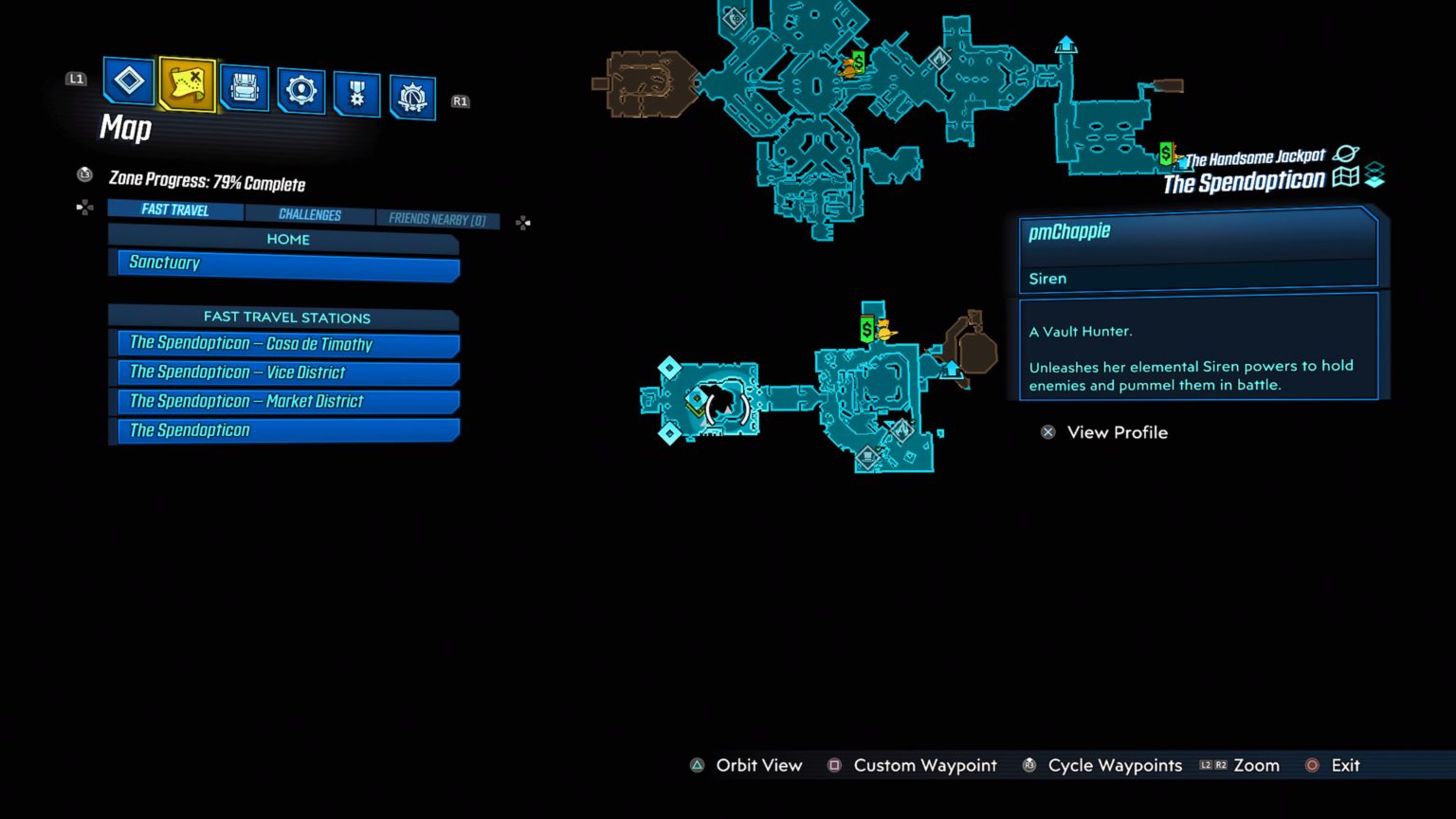Open the backpack Inventory icon
The width and height of the screenshot is (1456, 819).
click(244, 83)
